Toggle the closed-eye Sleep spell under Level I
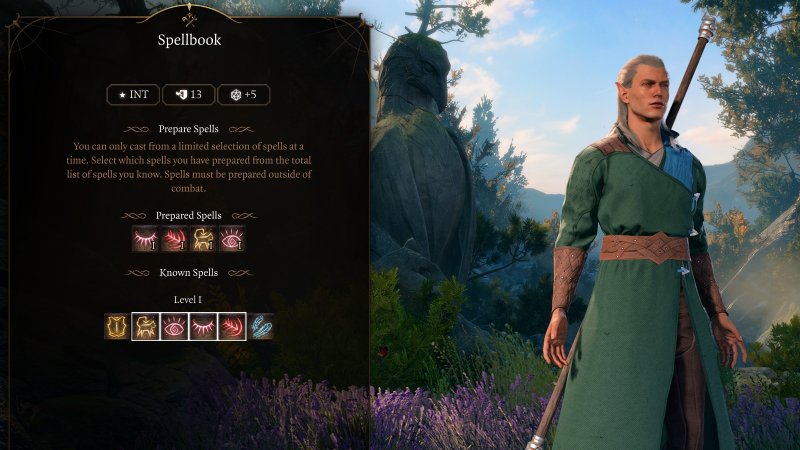 coord(203,326)
